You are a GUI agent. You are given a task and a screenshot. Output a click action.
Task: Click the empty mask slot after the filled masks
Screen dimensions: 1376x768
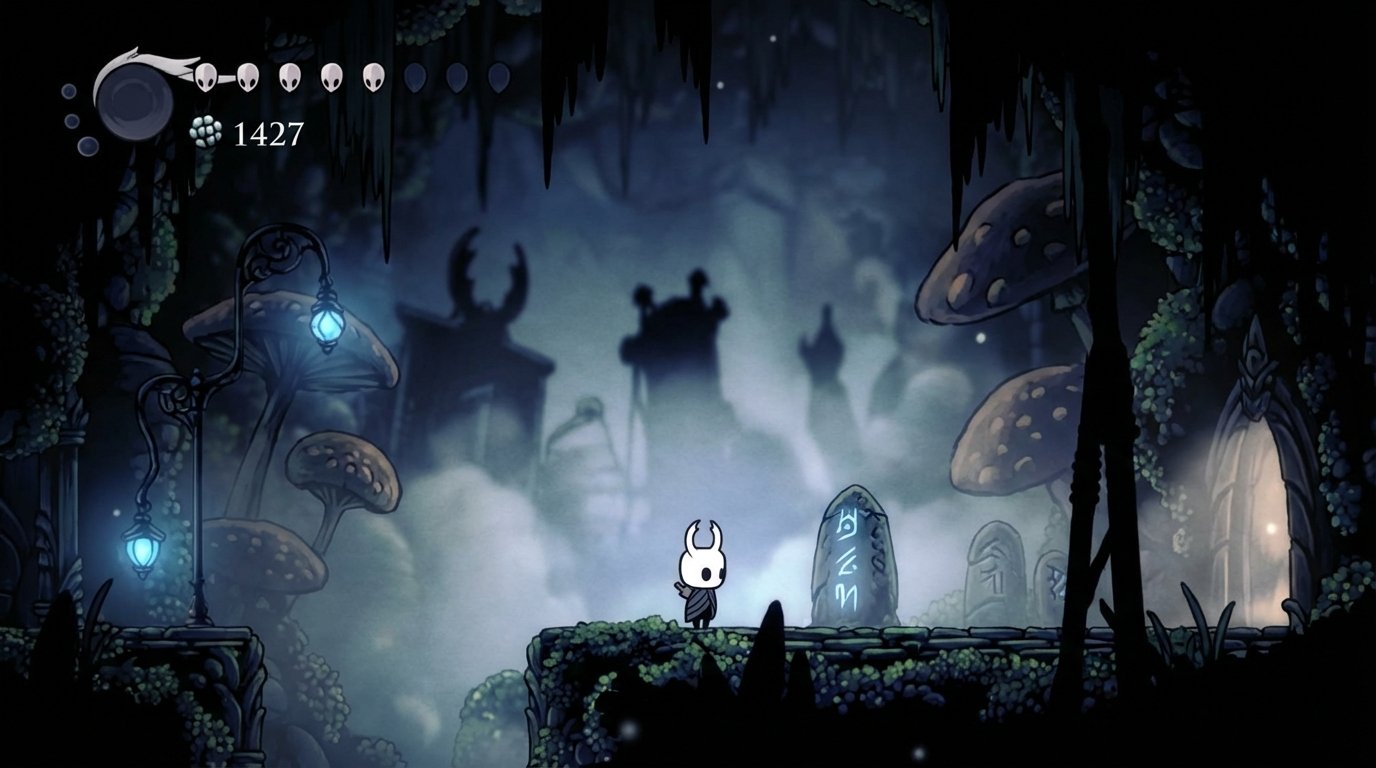416,77
